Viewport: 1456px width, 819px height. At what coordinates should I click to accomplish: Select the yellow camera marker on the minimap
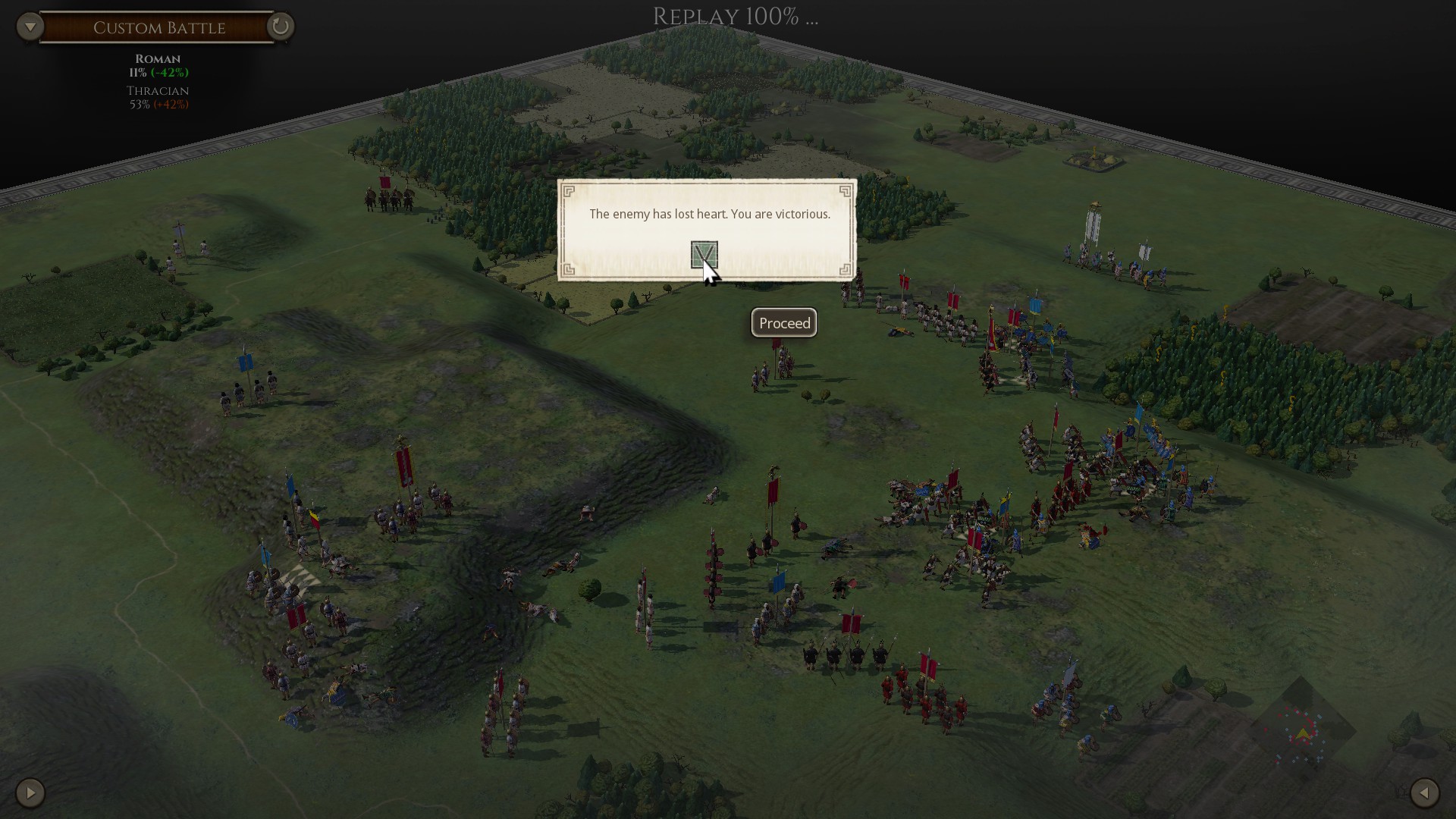[x=1303, y=733]
